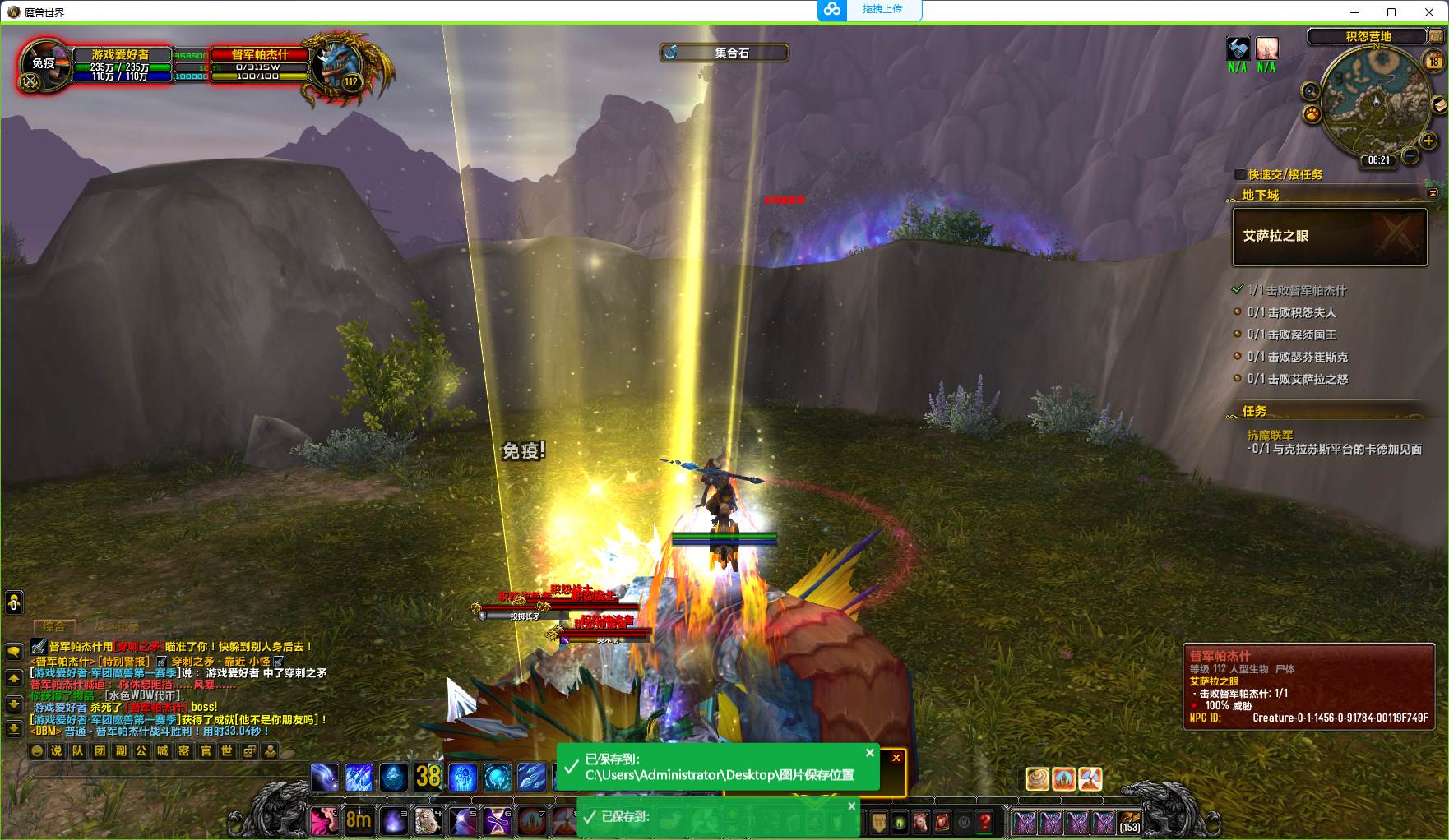Image resolution: width=1449 pixels, height=840 pixels.
Task: Open the calendar showing day 18
Action: coord(1433,61)
